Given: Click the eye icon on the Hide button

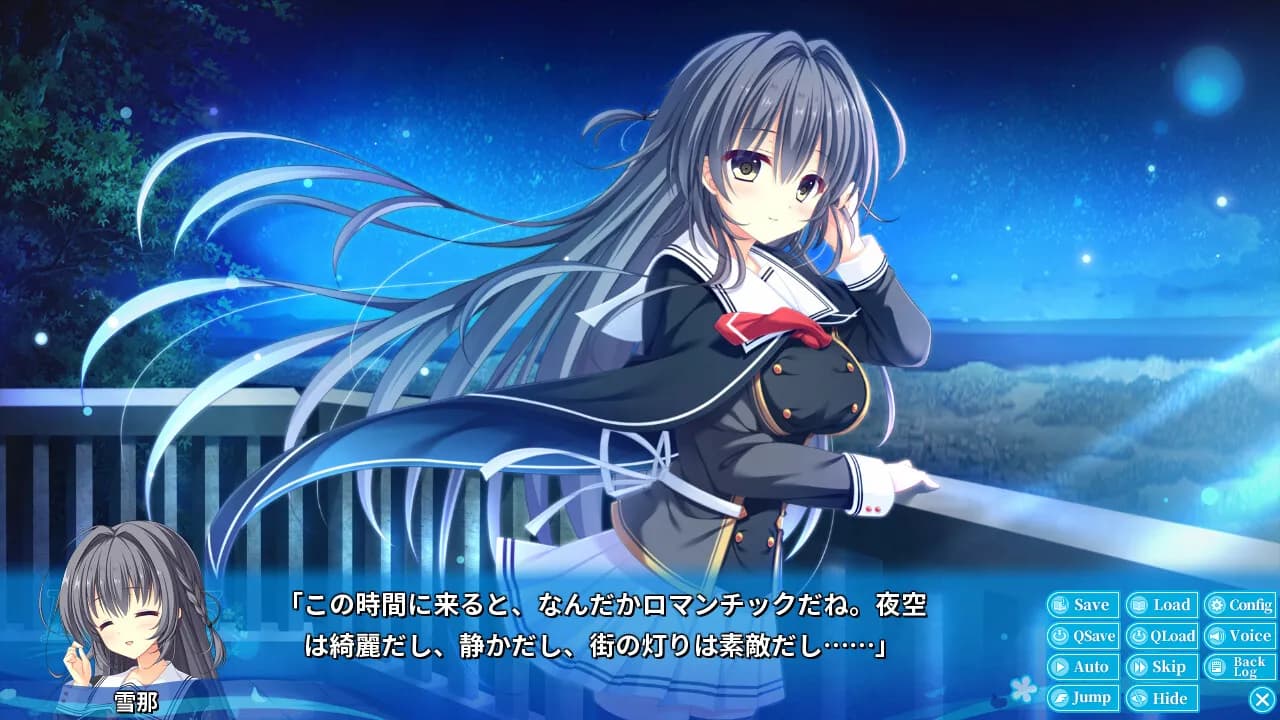Looking at the screenshot, I should (1139, 697).
